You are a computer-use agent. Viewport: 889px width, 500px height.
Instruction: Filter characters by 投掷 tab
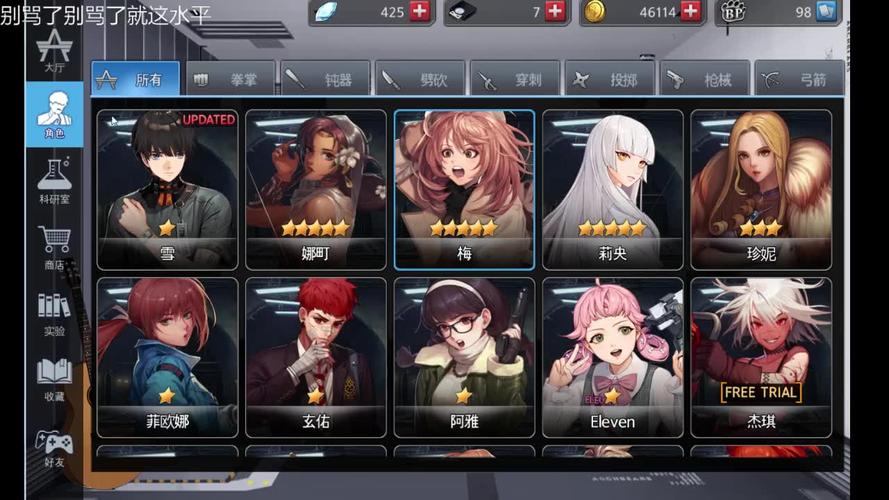pyautogui.click(x=609, y=79)
